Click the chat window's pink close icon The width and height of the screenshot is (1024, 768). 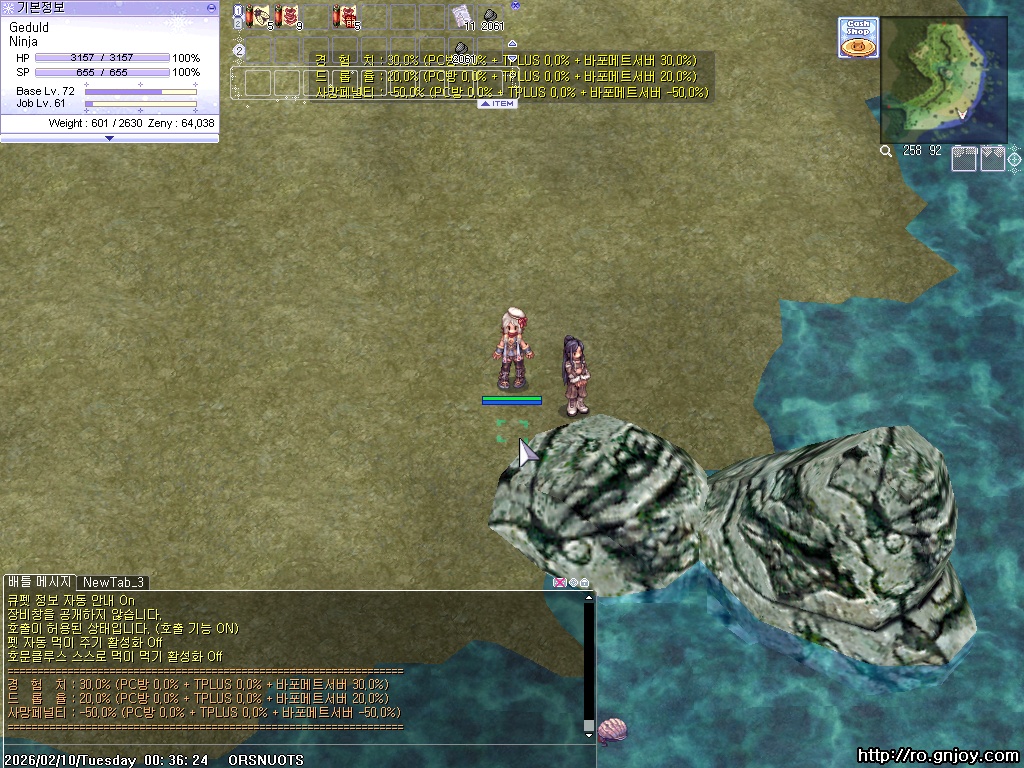tap(559, 582)
